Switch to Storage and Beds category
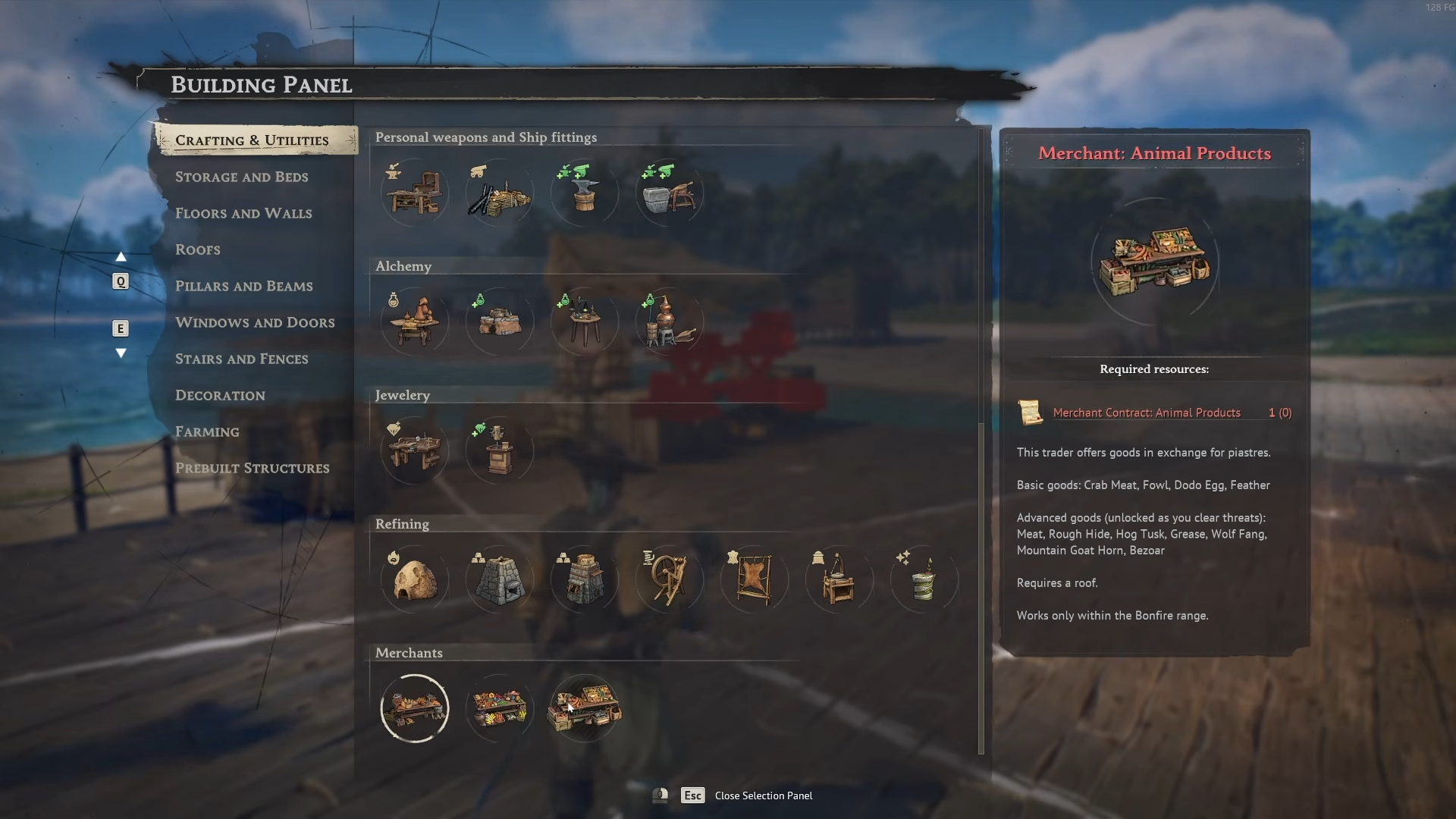 point(241,177)
